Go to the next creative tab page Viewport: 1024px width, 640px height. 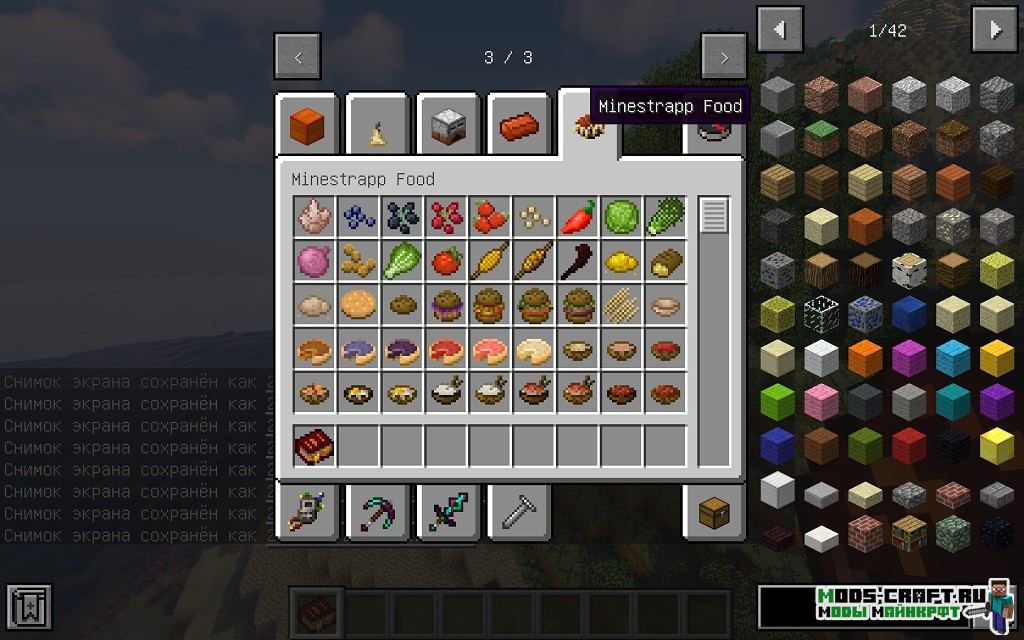pos(724,57)
